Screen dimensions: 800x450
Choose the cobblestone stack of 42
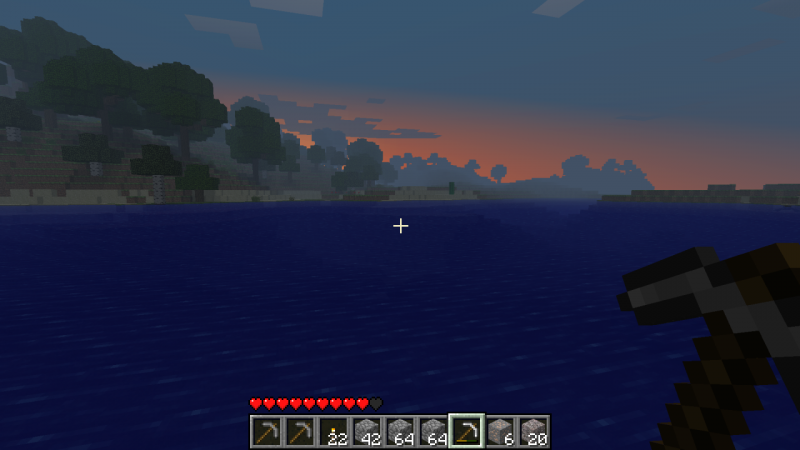tap(366, 431)
